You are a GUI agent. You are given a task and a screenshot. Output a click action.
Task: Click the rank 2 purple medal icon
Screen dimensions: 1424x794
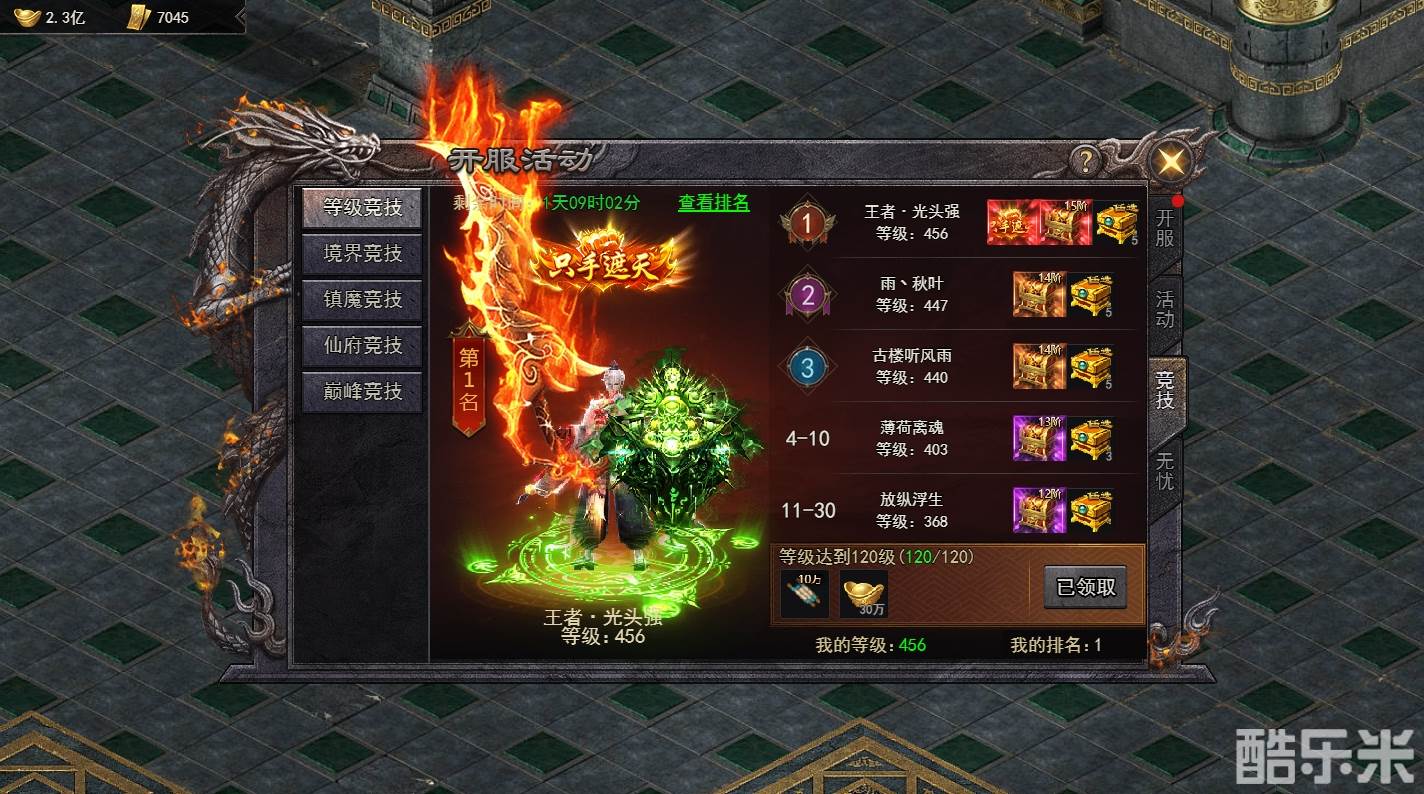[806, 295]
